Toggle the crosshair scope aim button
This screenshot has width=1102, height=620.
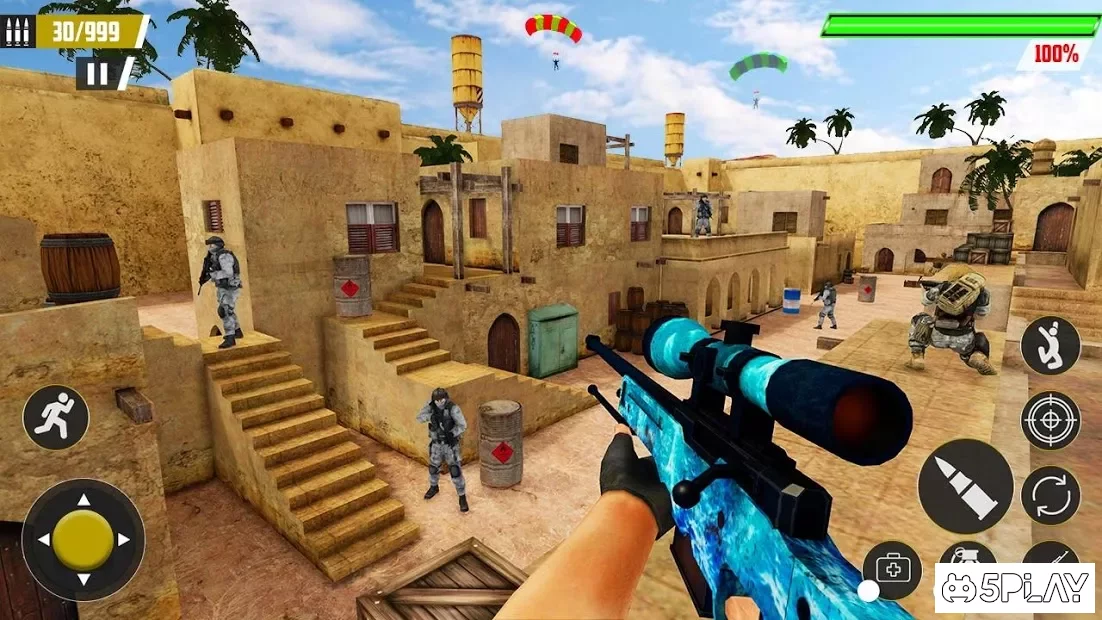[x=1050, y=420]
